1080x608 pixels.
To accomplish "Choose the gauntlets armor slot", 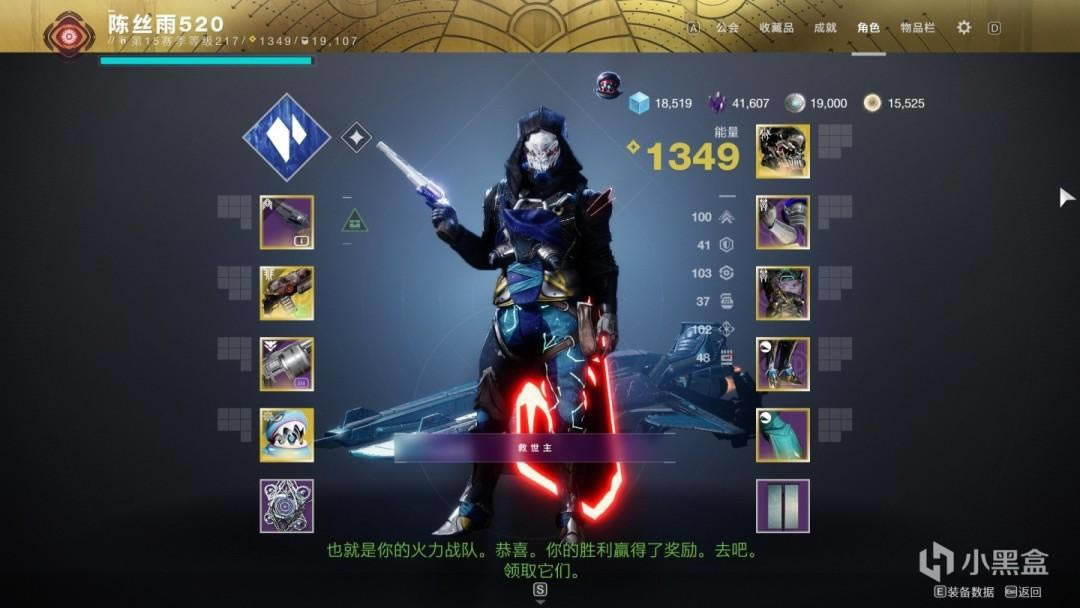I will (783, 222).
